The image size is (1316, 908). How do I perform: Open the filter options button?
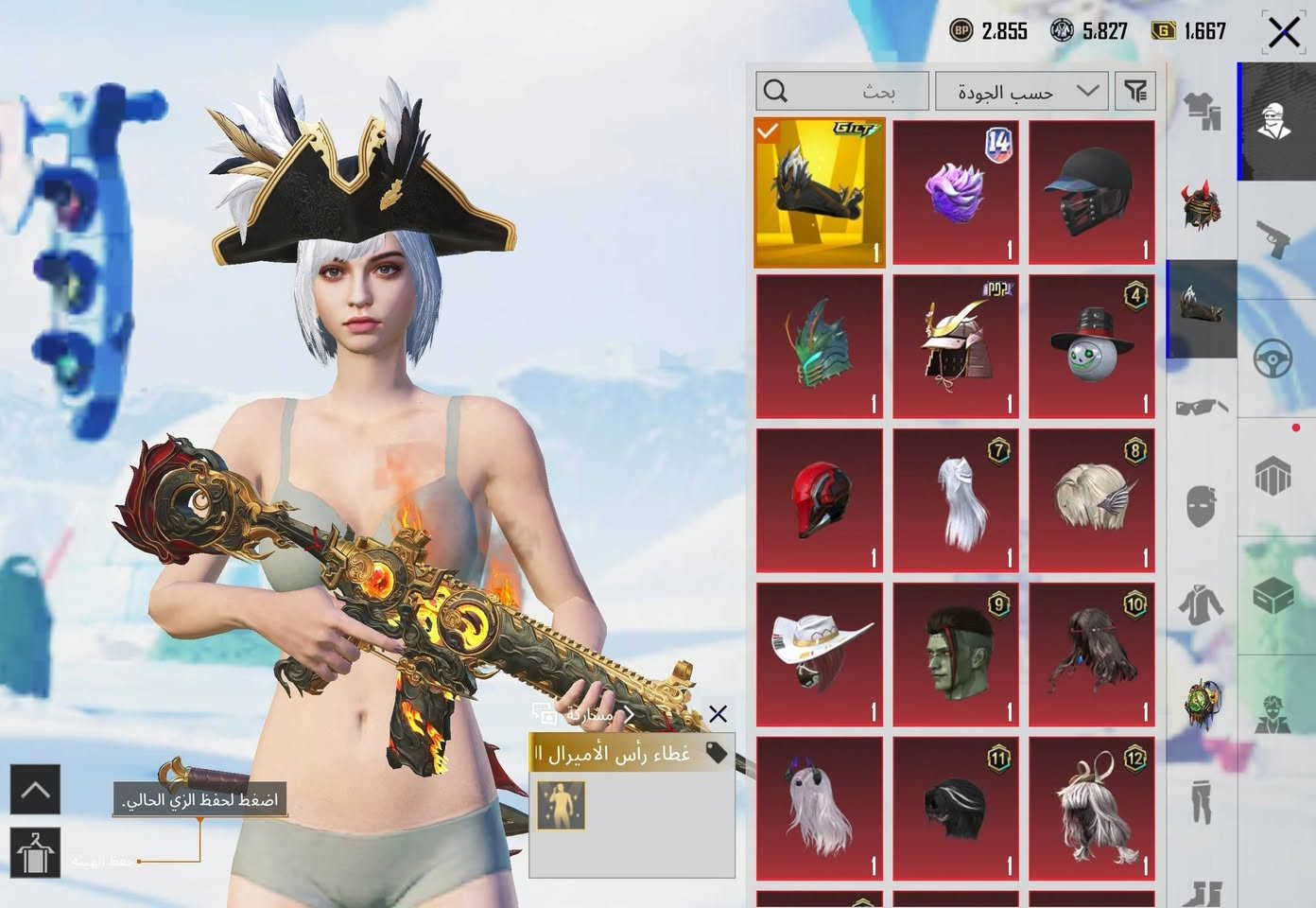click(x=1135, y=92)
